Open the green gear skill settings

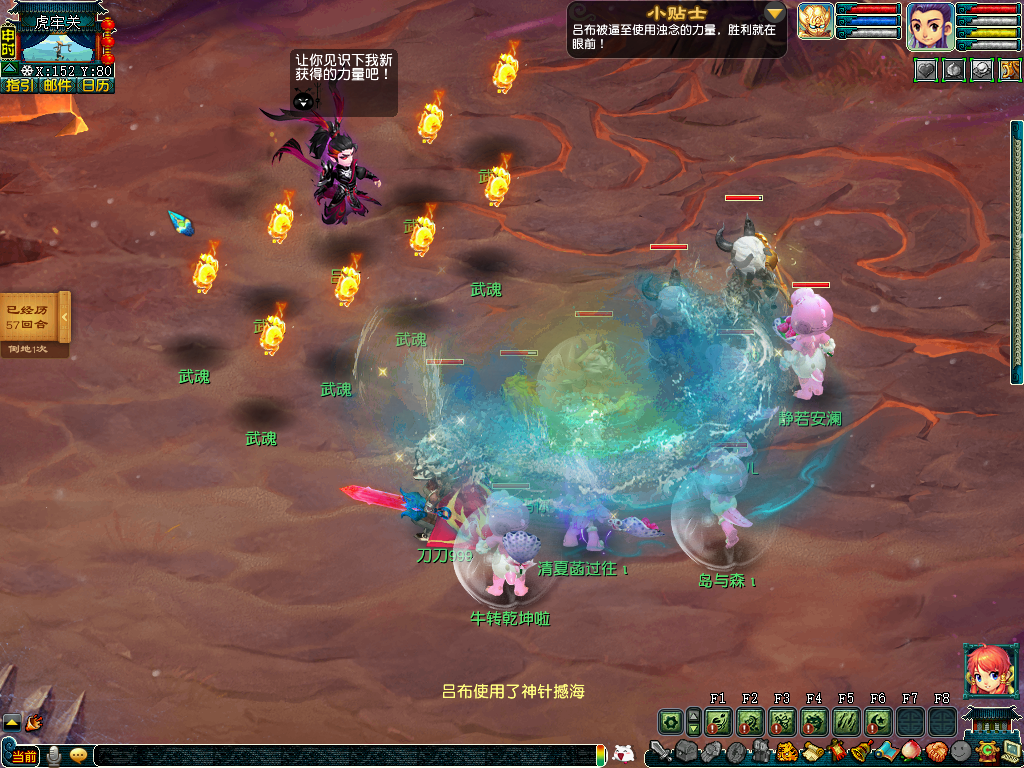[670, 721]
